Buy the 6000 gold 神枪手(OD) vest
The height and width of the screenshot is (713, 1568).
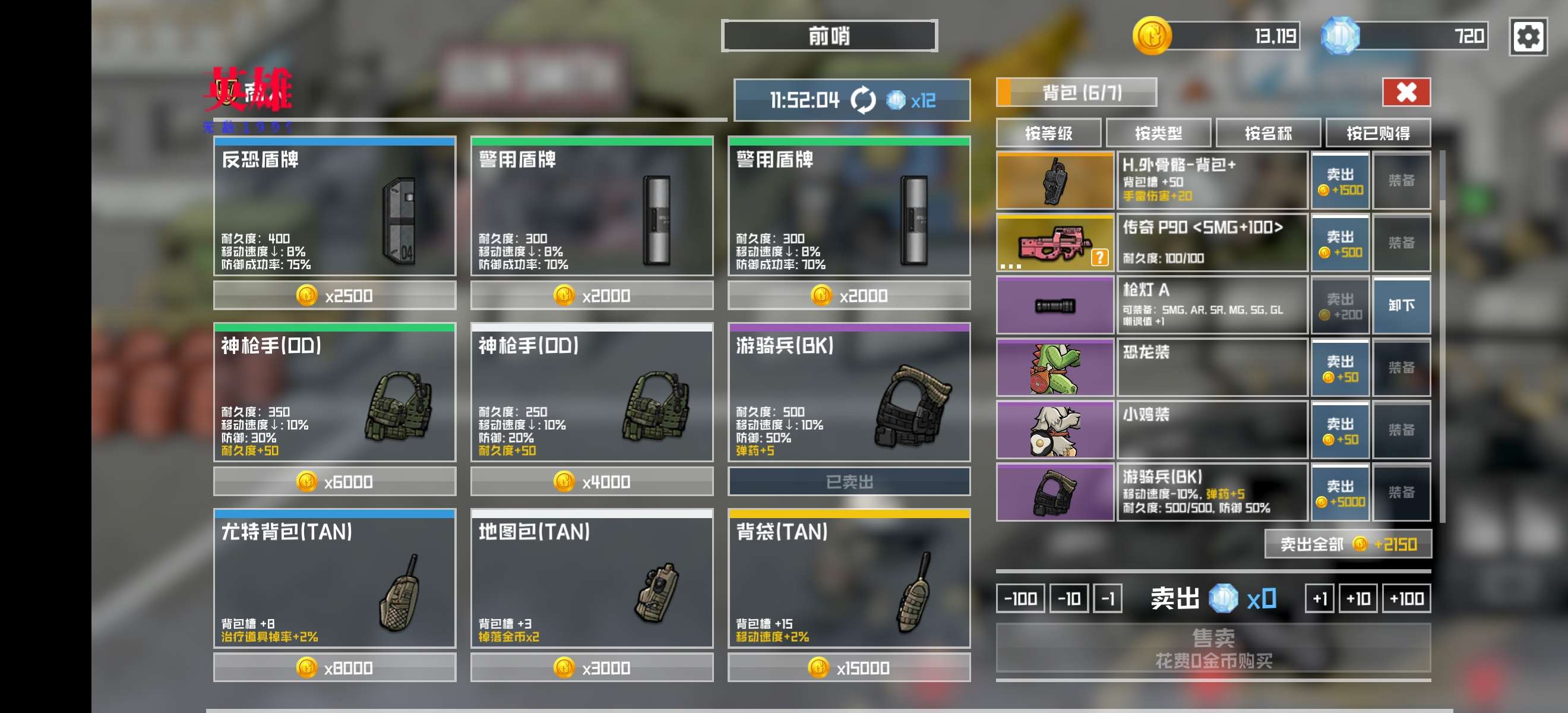[x=334, y=482]
